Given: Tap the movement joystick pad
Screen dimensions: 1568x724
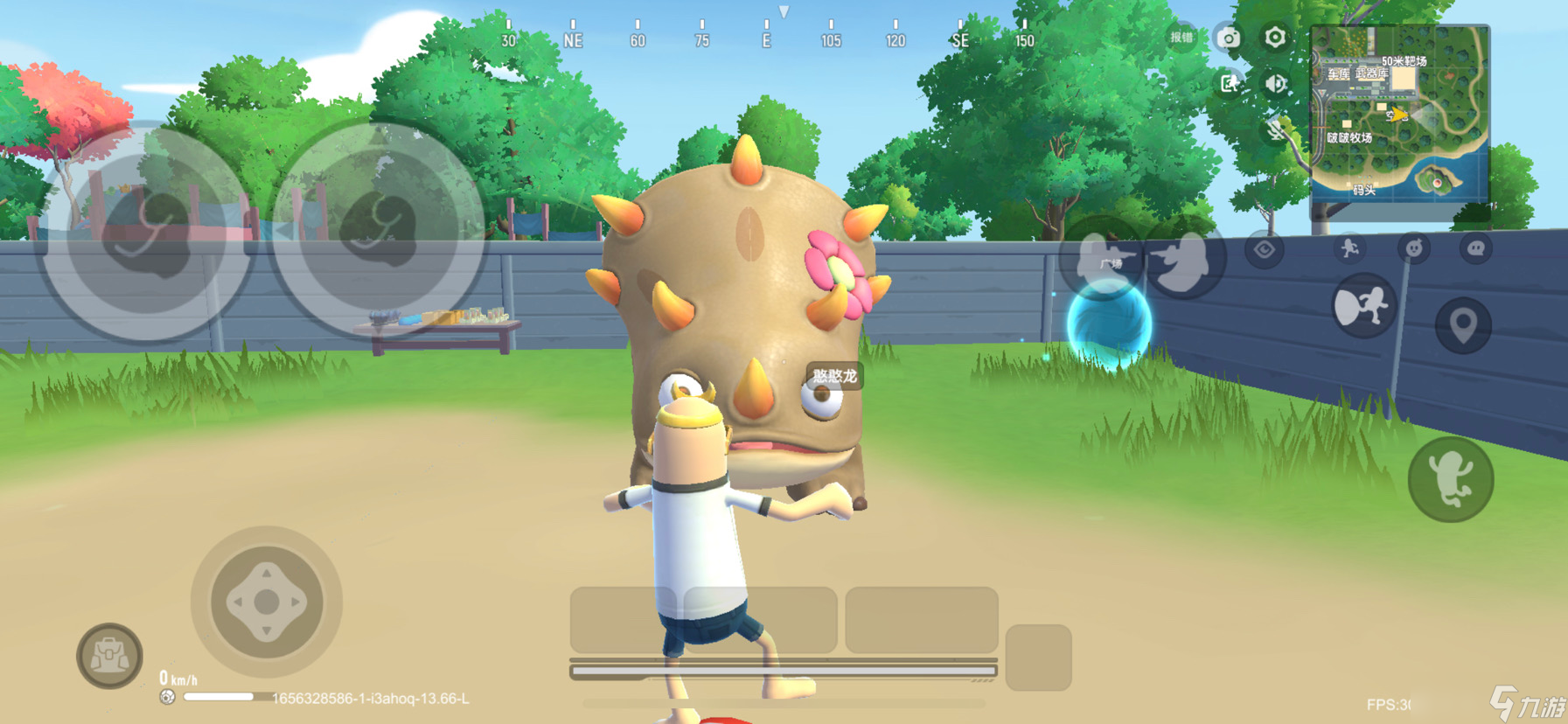Looking at the screenshot, I should [x=267, y=602].
